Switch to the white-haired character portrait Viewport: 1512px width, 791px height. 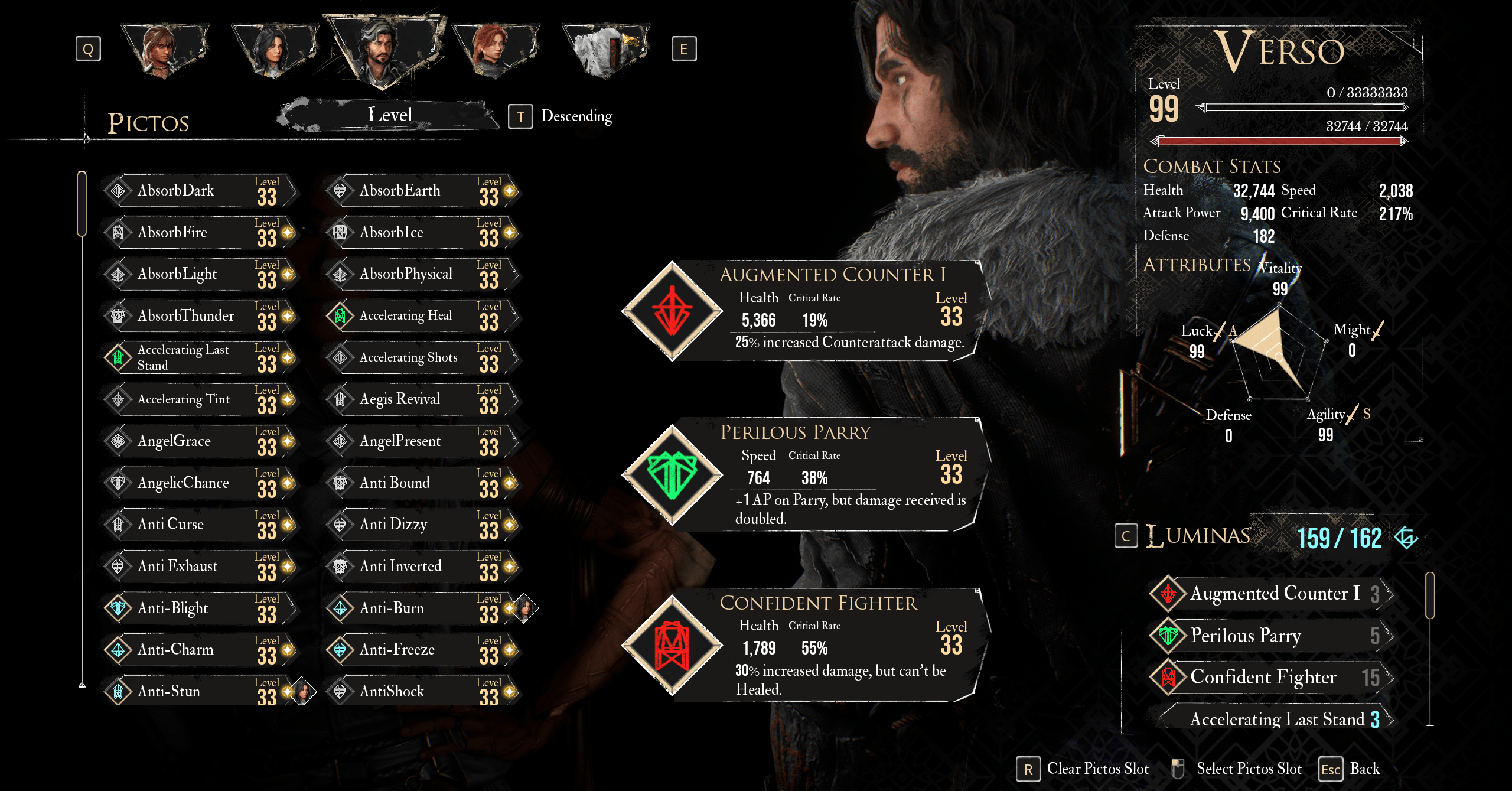605,50
